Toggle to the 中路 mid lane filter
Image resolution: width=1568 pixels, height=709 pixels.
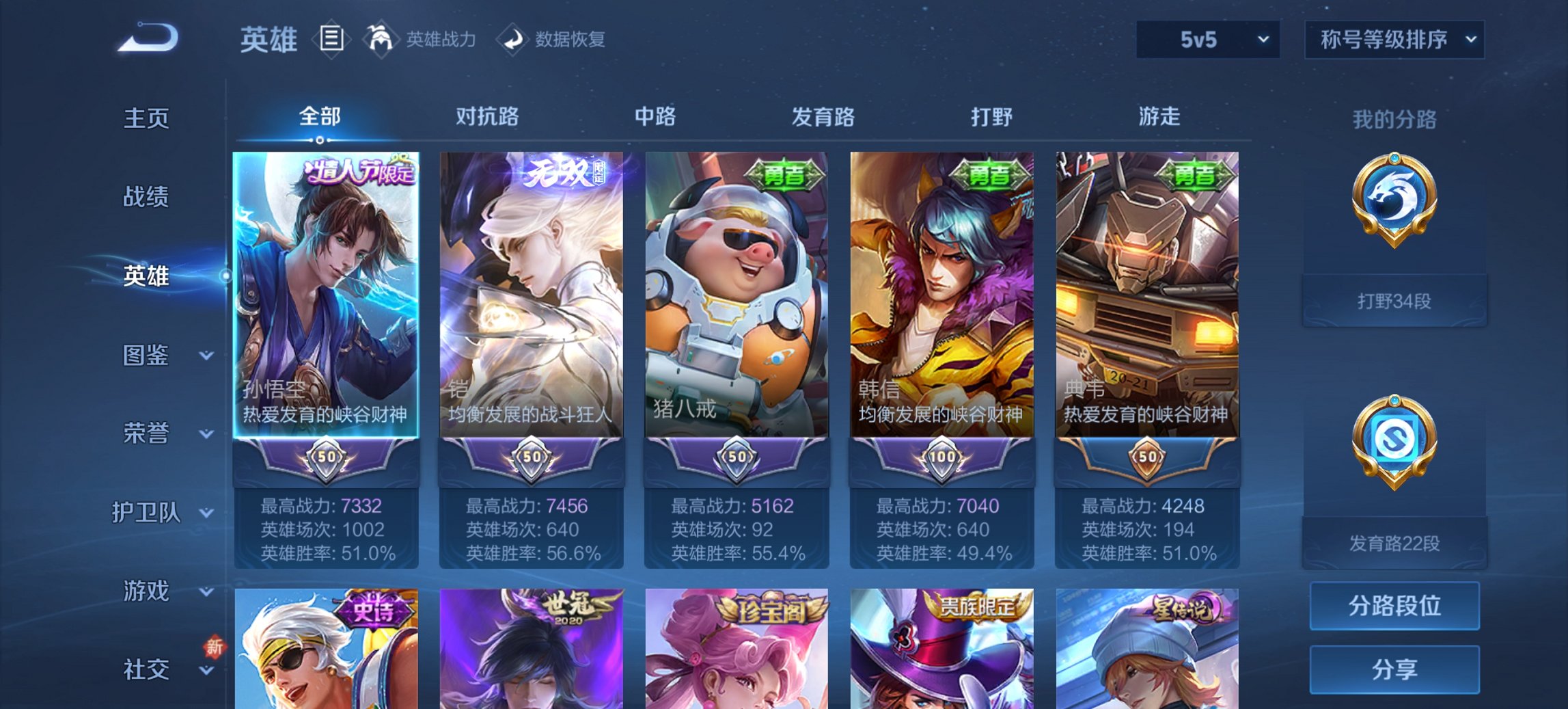click(x=652, y=117)
